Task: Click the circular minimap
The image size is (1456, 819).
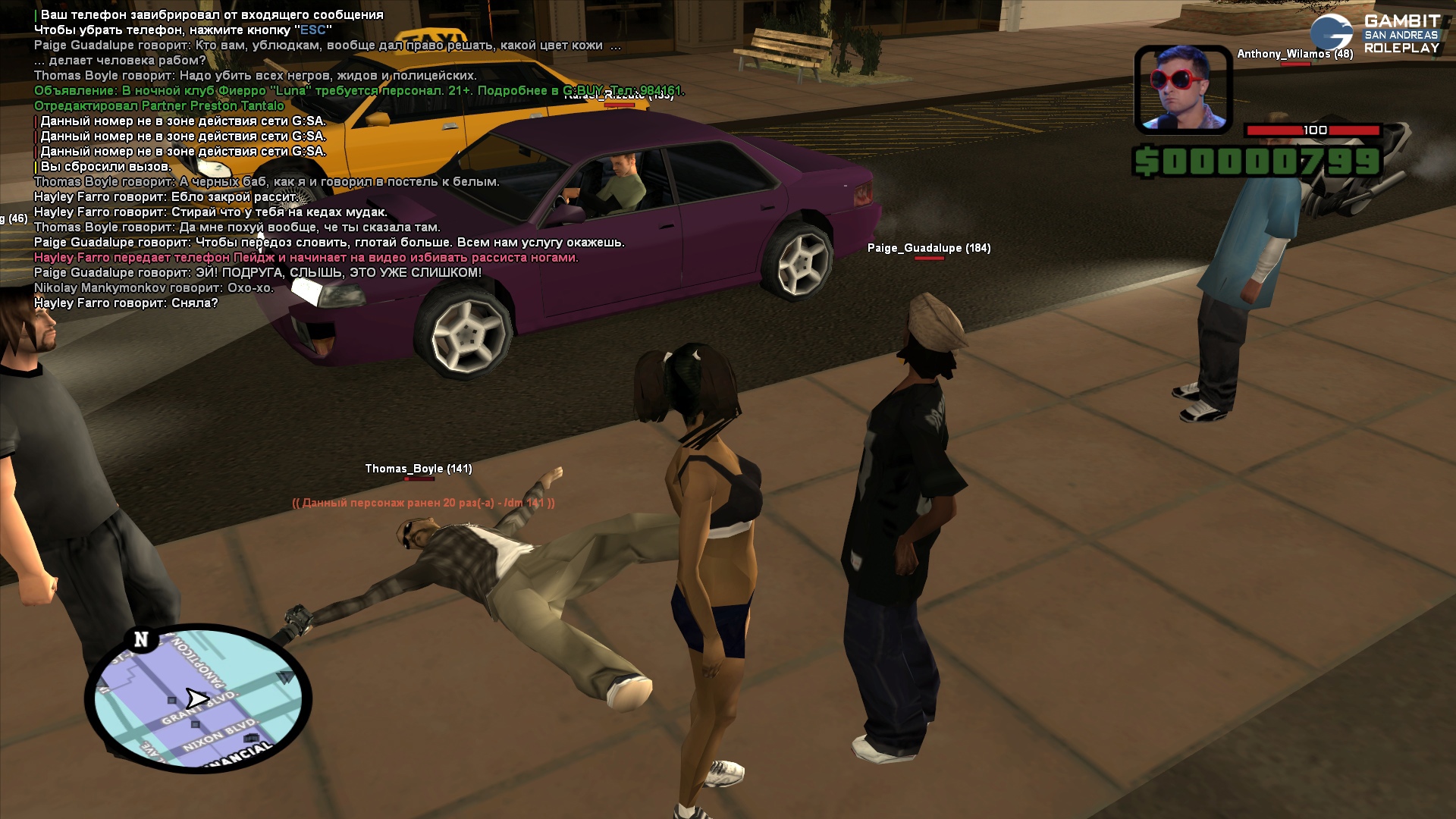Action: point(199,698)
